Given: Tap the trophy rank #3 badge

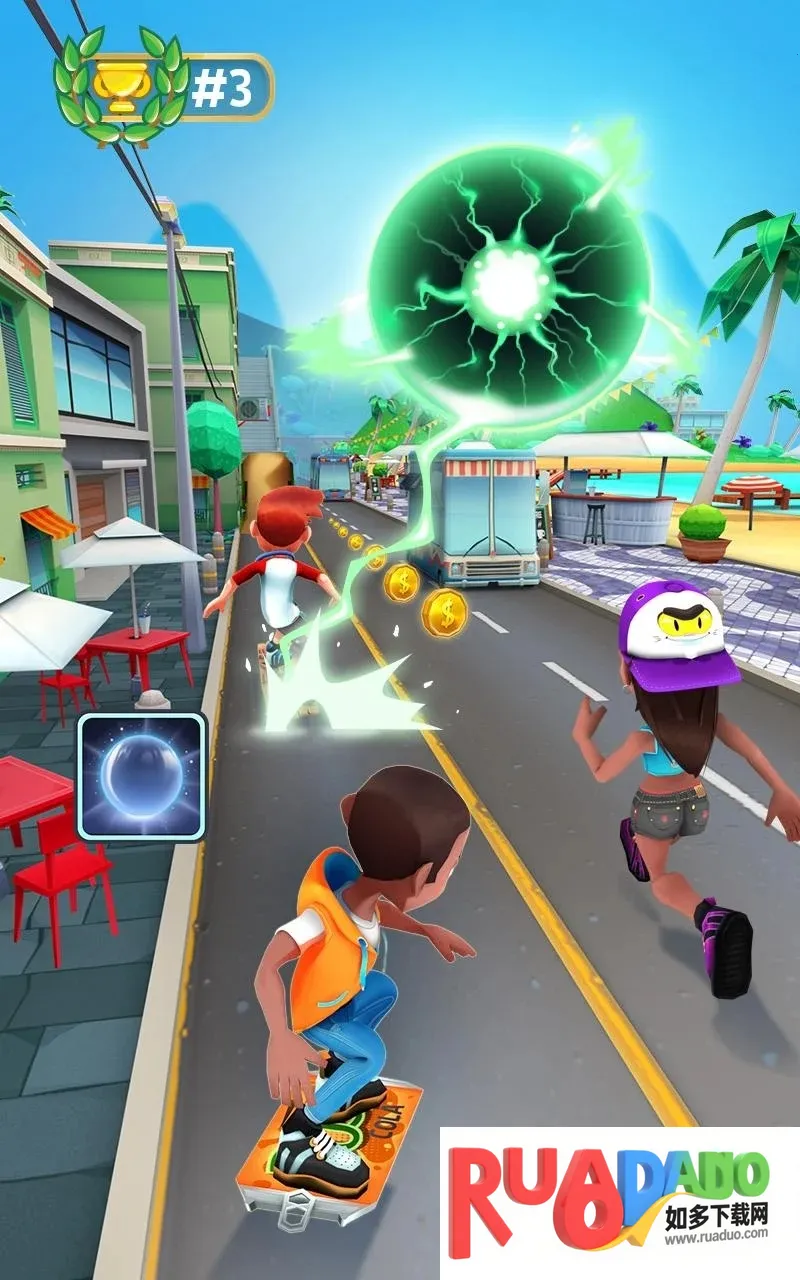Looking at the screenshot, I should click(165, 87).
